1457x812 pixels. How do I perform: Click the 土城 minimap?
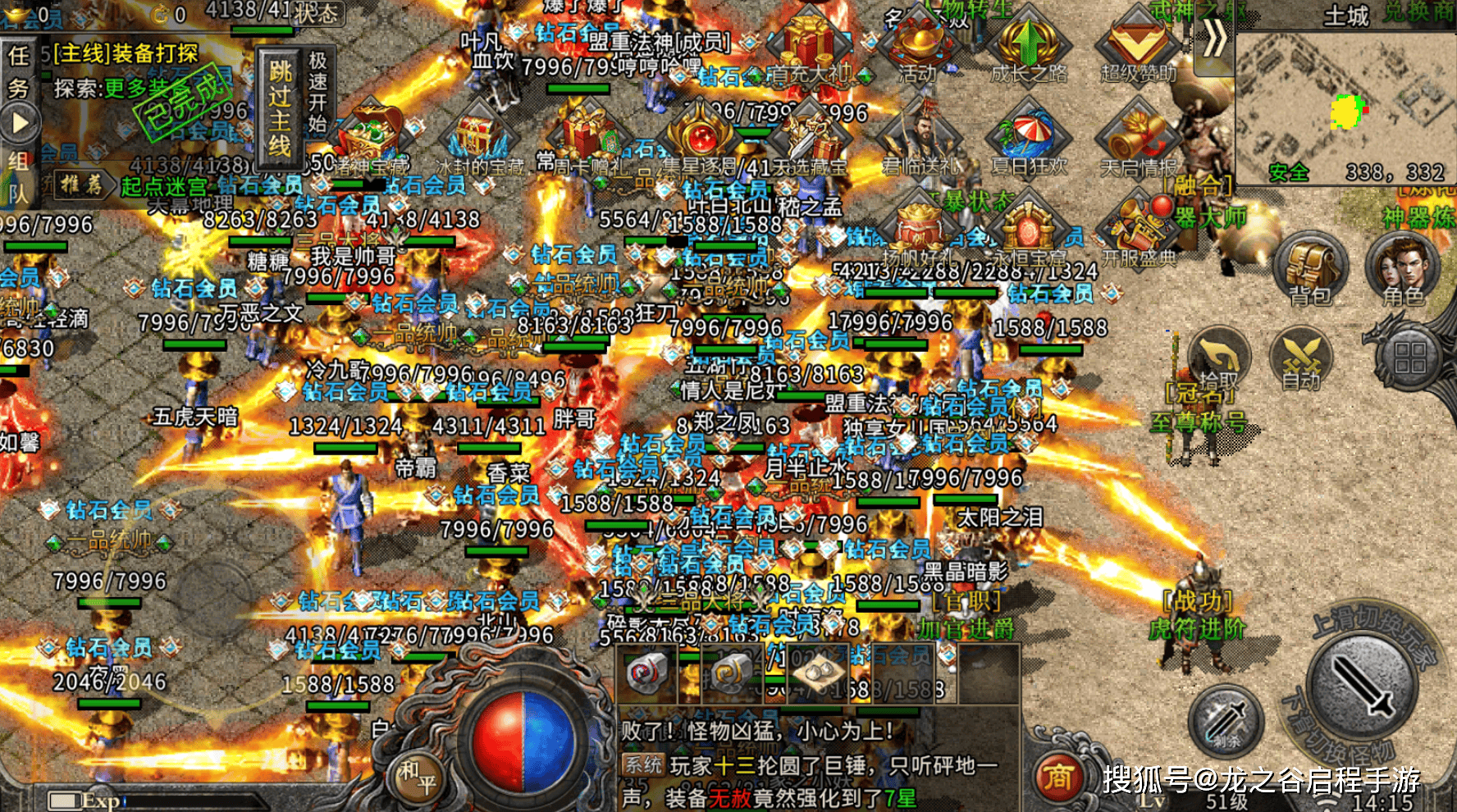coord(1345,107)
